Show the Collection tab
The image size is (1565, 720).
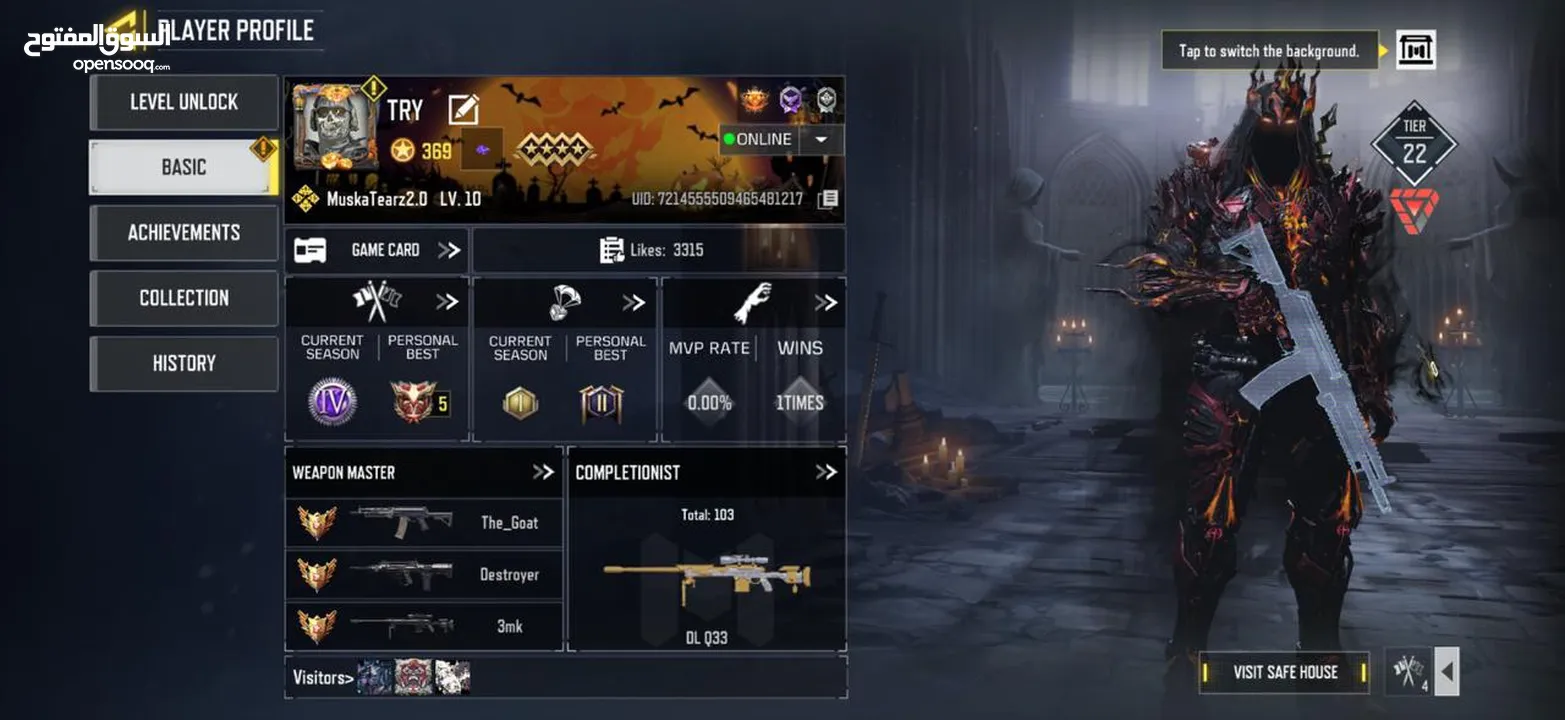[x=184, y=298]
